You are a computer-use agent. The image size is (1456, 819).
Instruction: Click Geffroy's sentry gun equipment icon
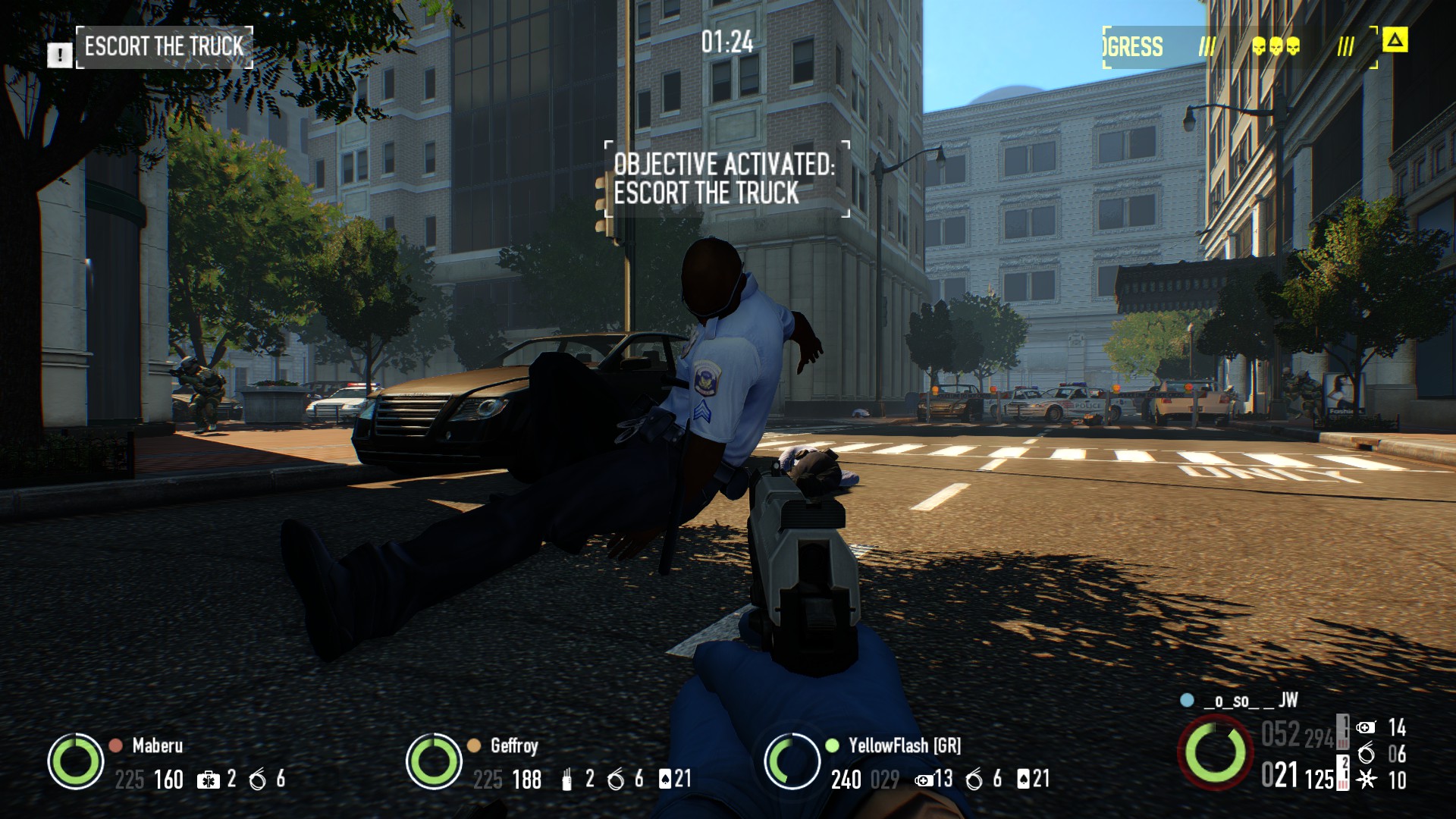pyautogui.click(x=566, y=780)
